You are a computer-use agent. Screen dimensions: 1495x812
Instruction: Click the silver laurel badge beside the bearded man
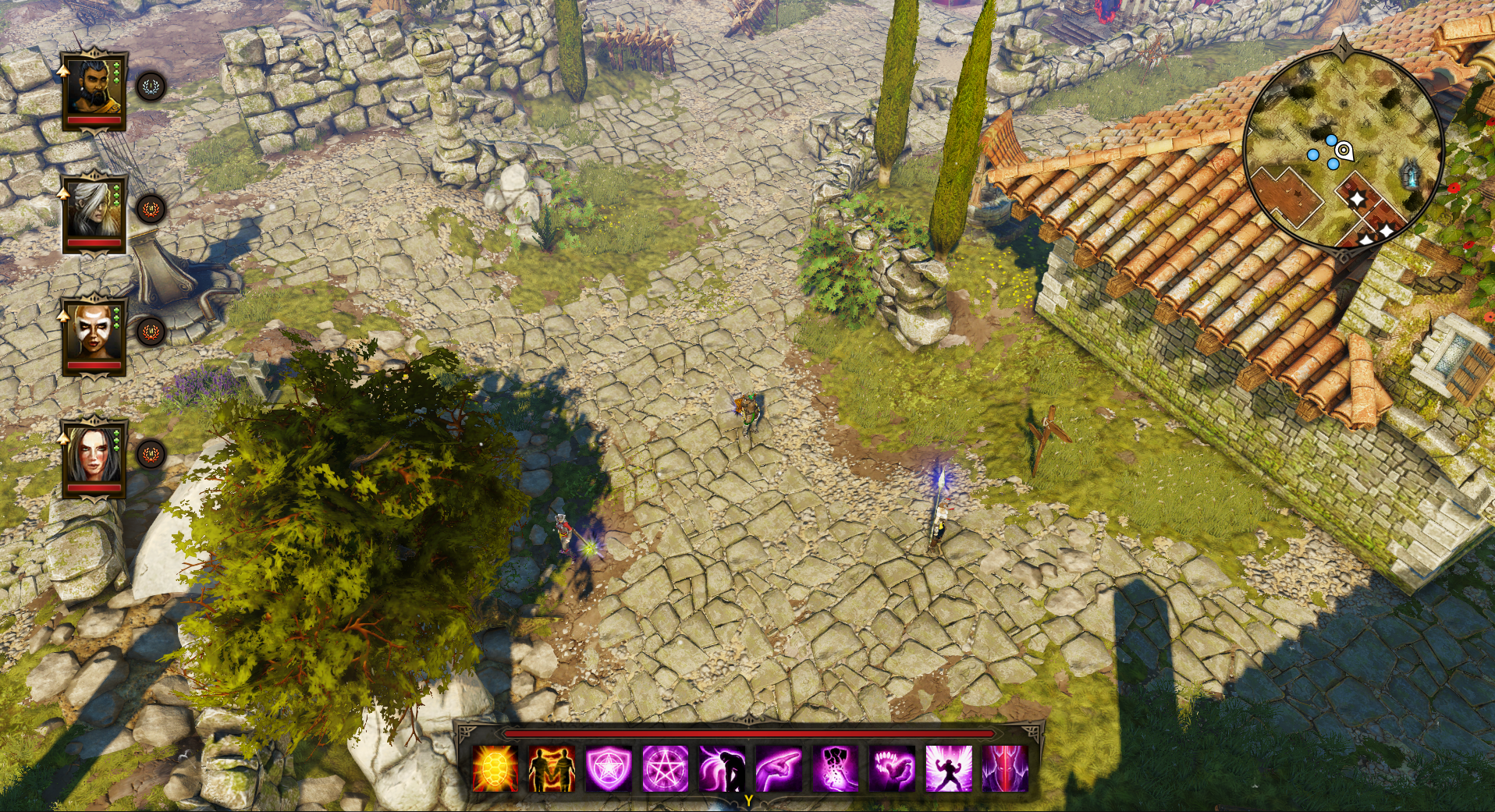point(151,87)
